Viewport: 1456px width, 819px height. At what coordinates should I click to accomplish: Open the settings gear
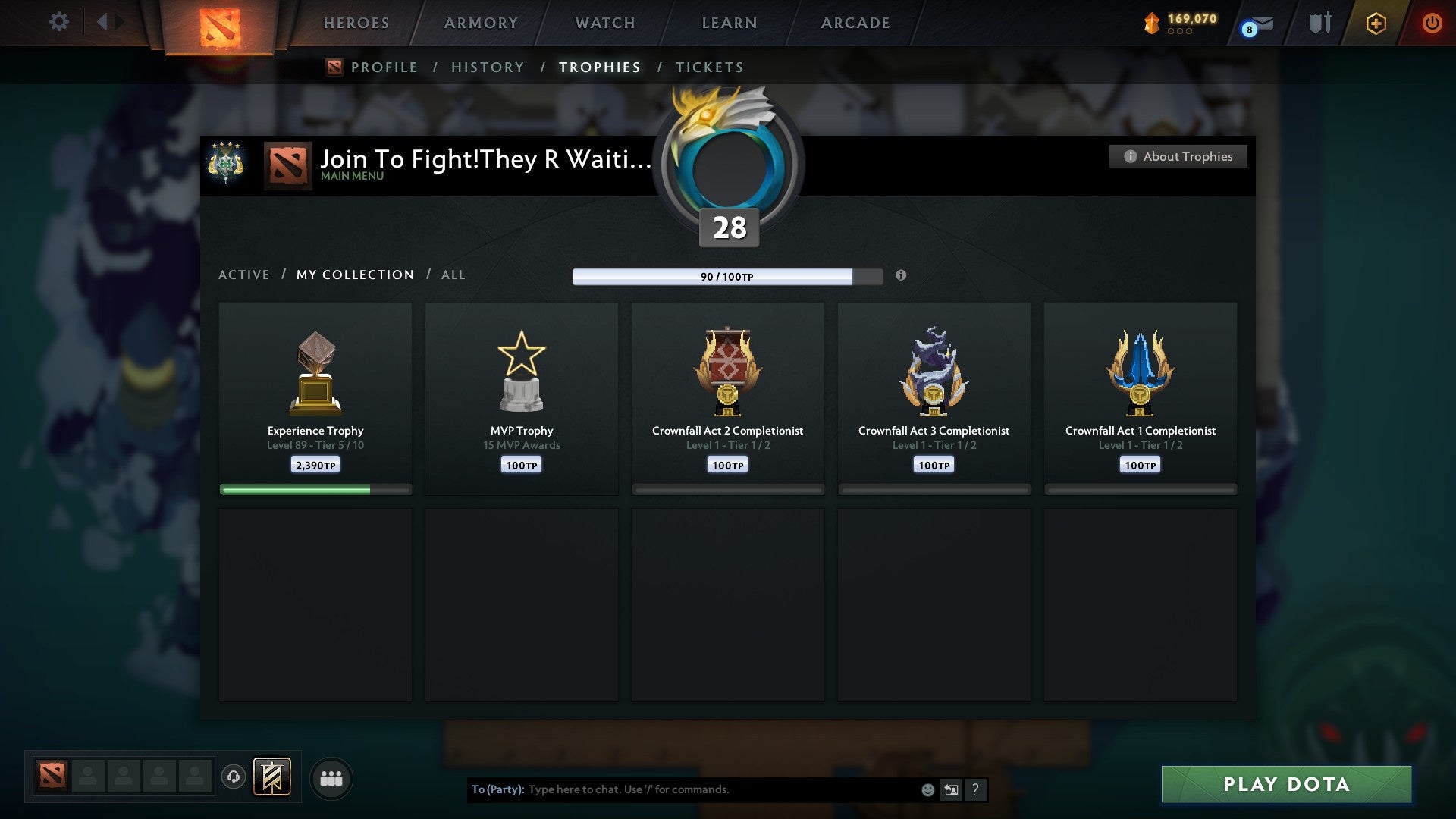click(58, 21)
